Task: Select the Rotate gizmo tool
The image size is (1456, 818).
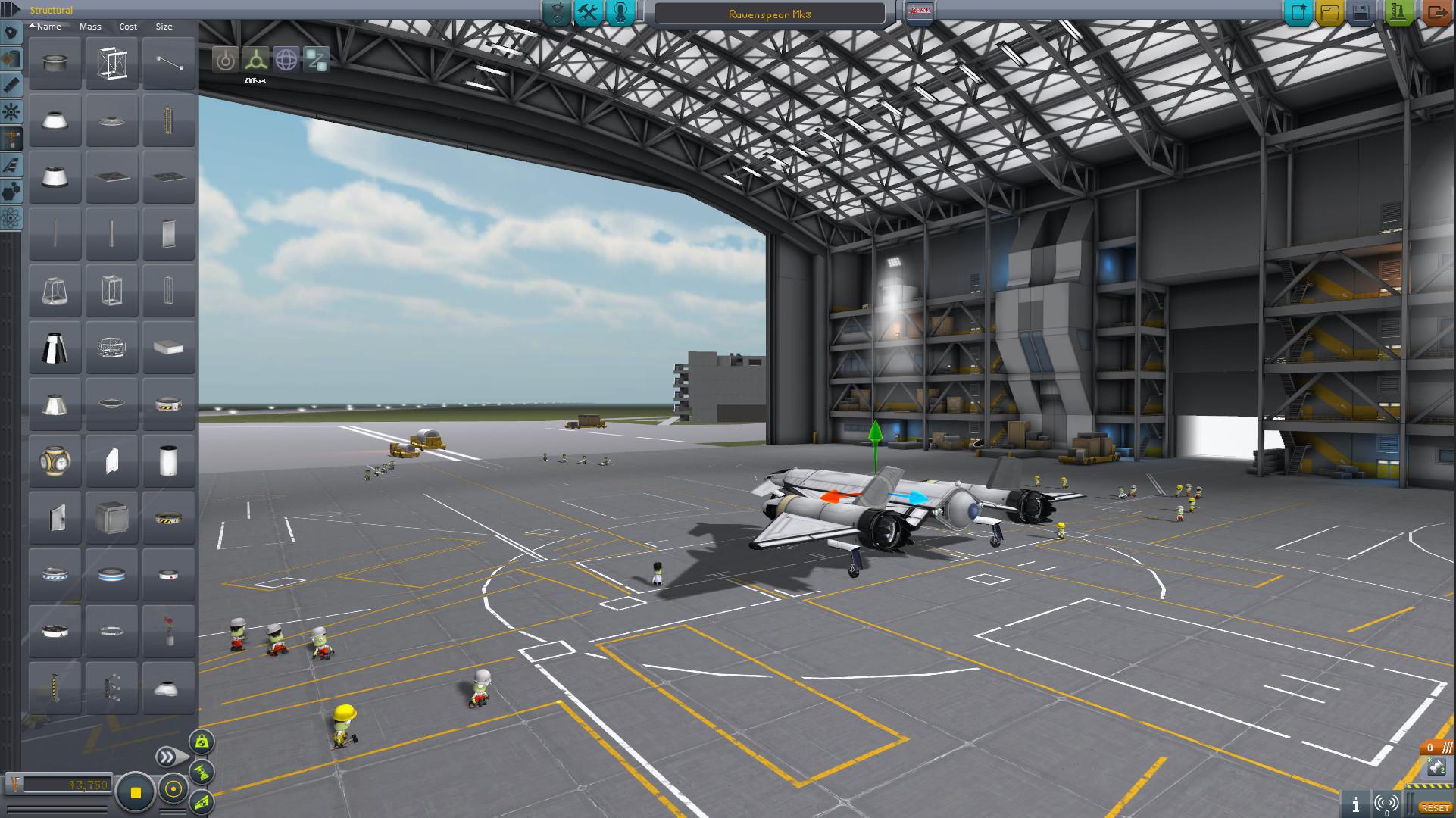Action: [x=286, y=61]
